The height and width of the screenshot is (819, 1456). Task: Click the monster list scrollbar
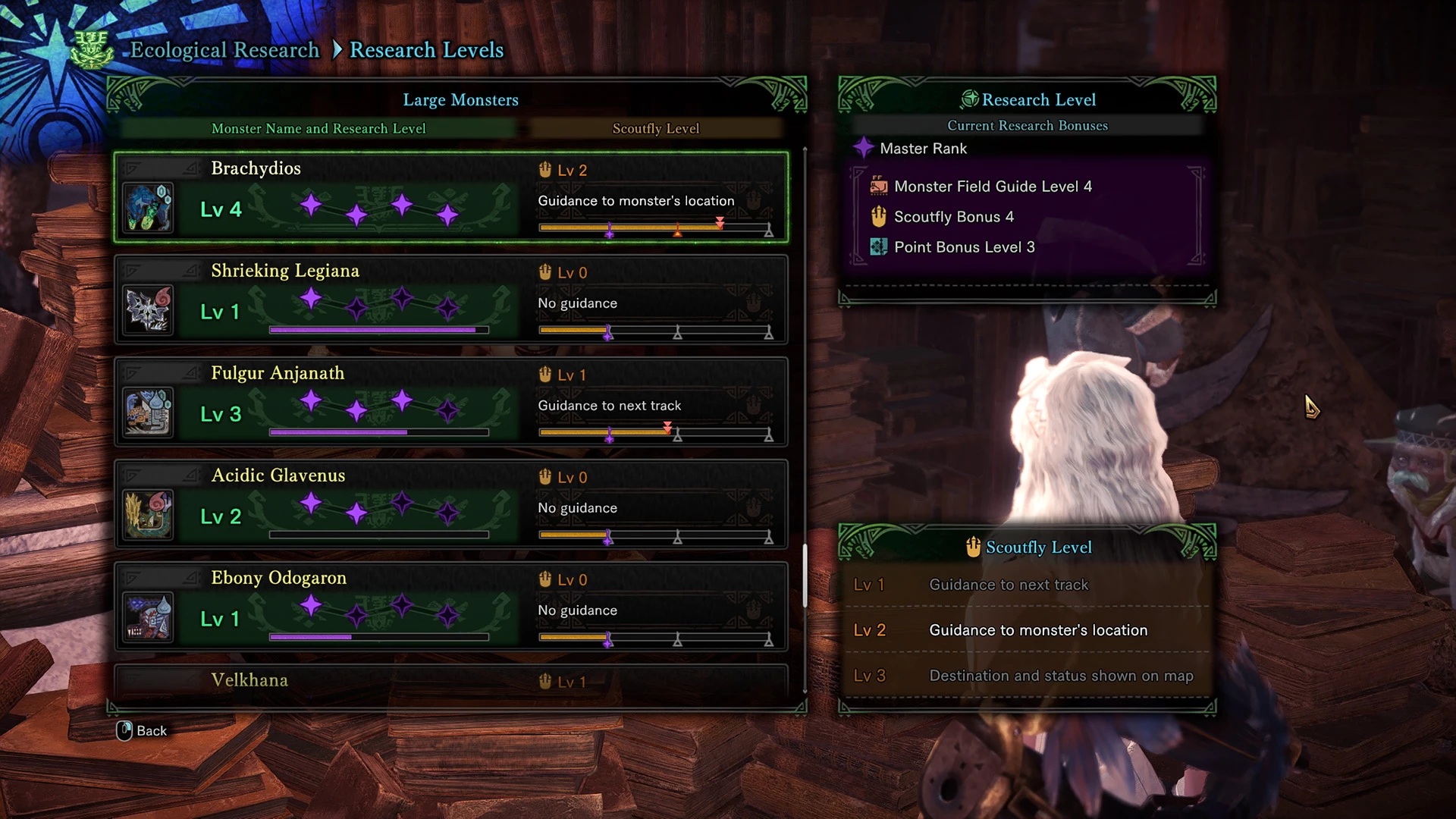point(805,575)
